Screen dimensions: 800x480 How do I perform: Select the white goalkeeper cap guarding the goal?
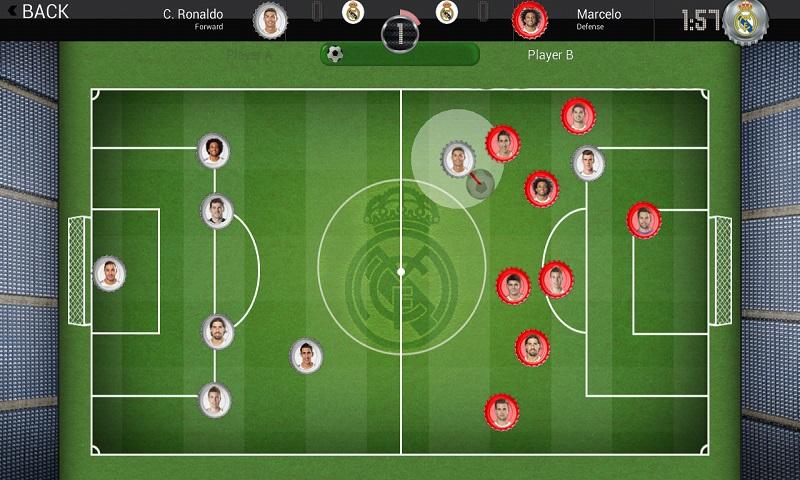coord(107,272)
